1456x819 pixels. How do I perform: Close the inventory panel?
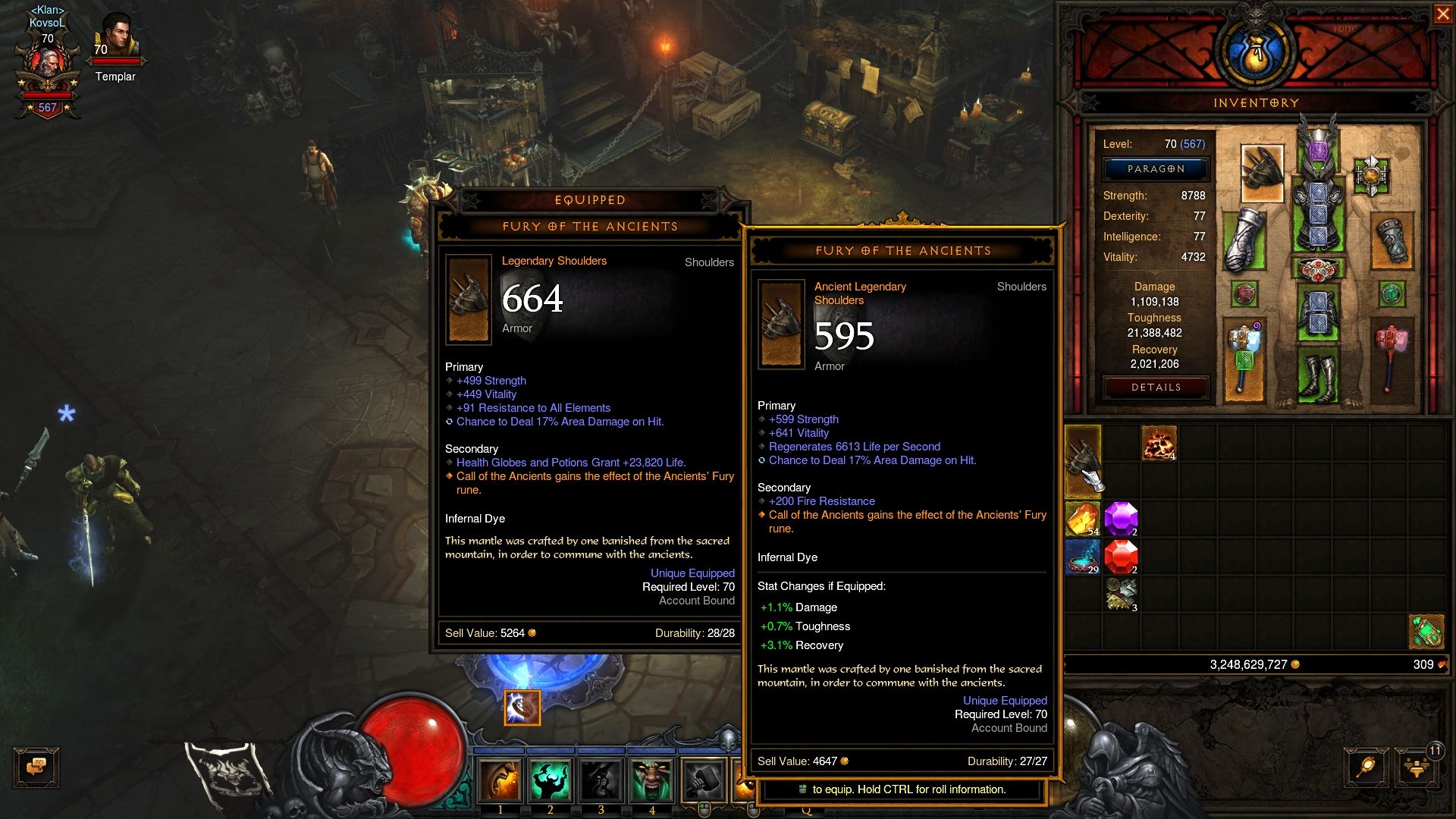pos(1442,14)
